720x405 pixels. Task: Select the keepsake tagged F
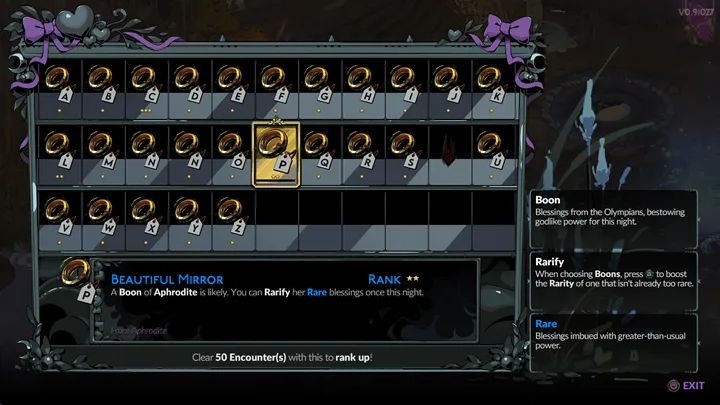275,83
